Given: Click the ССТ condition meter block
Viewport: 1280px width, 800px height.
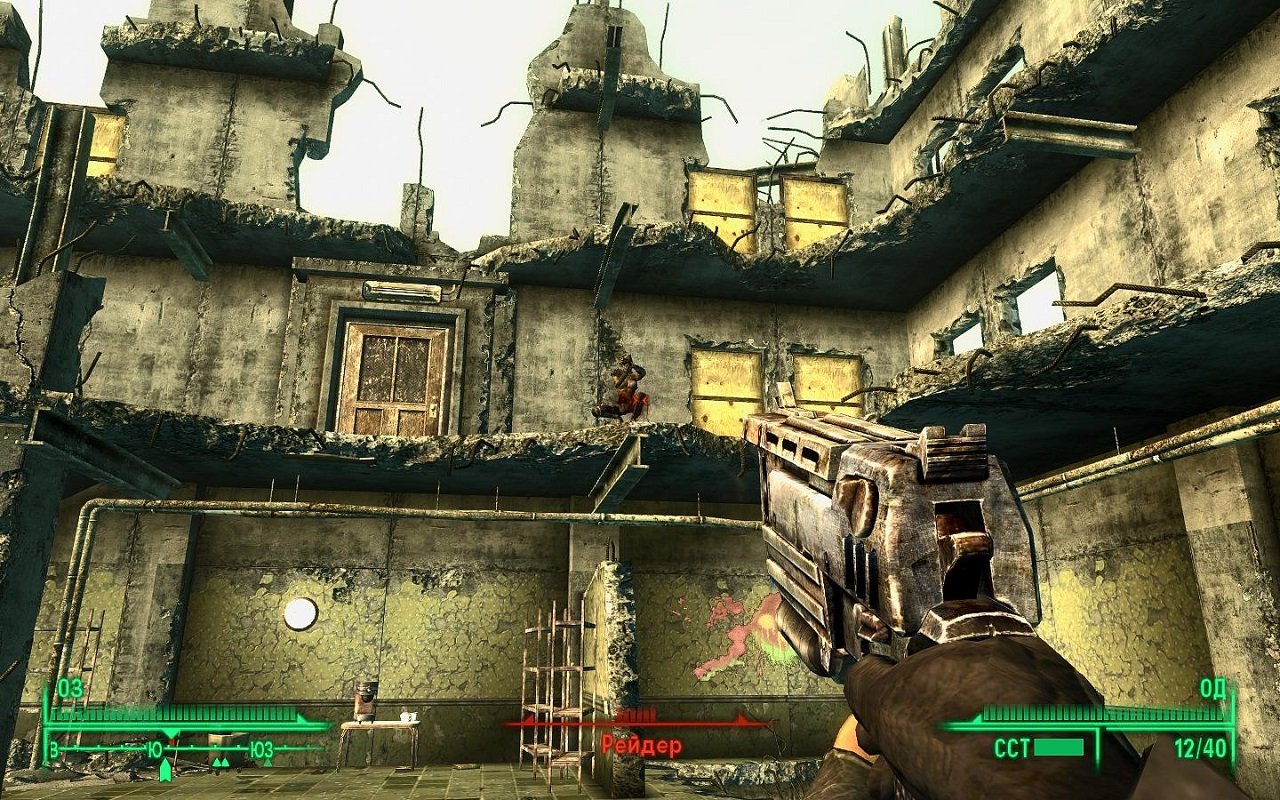Looking at the screenshot, I should click(1057, 748).
